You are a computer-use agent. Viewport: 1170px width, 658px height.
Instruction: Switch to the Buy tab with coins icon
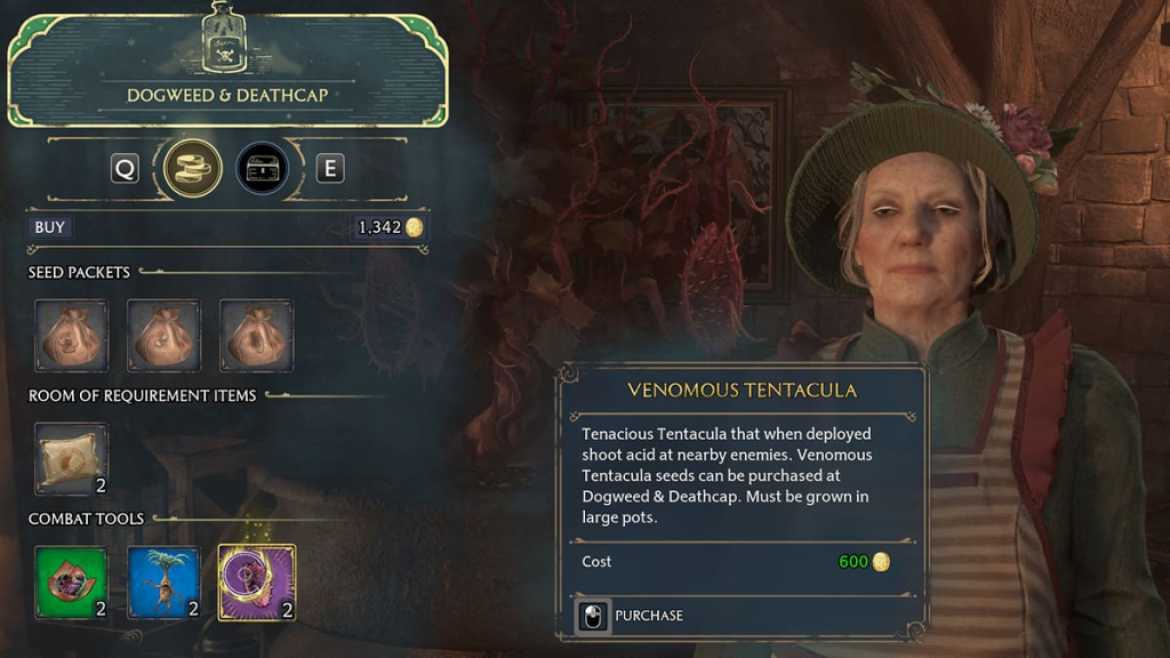click(193, 168)
